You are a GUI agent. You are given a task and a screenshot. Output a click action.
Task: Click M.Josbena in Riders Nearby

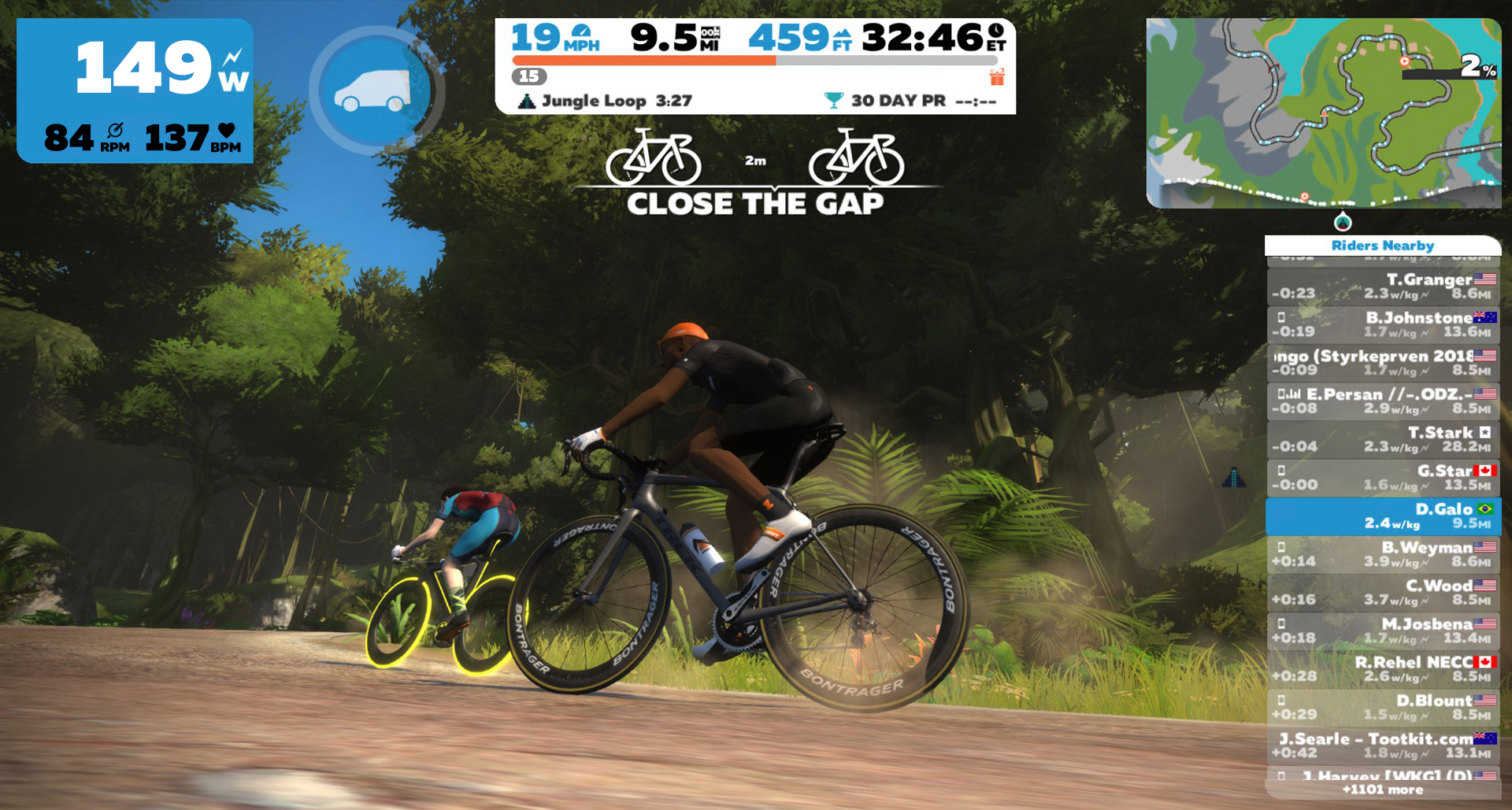tap(1383, 631)
